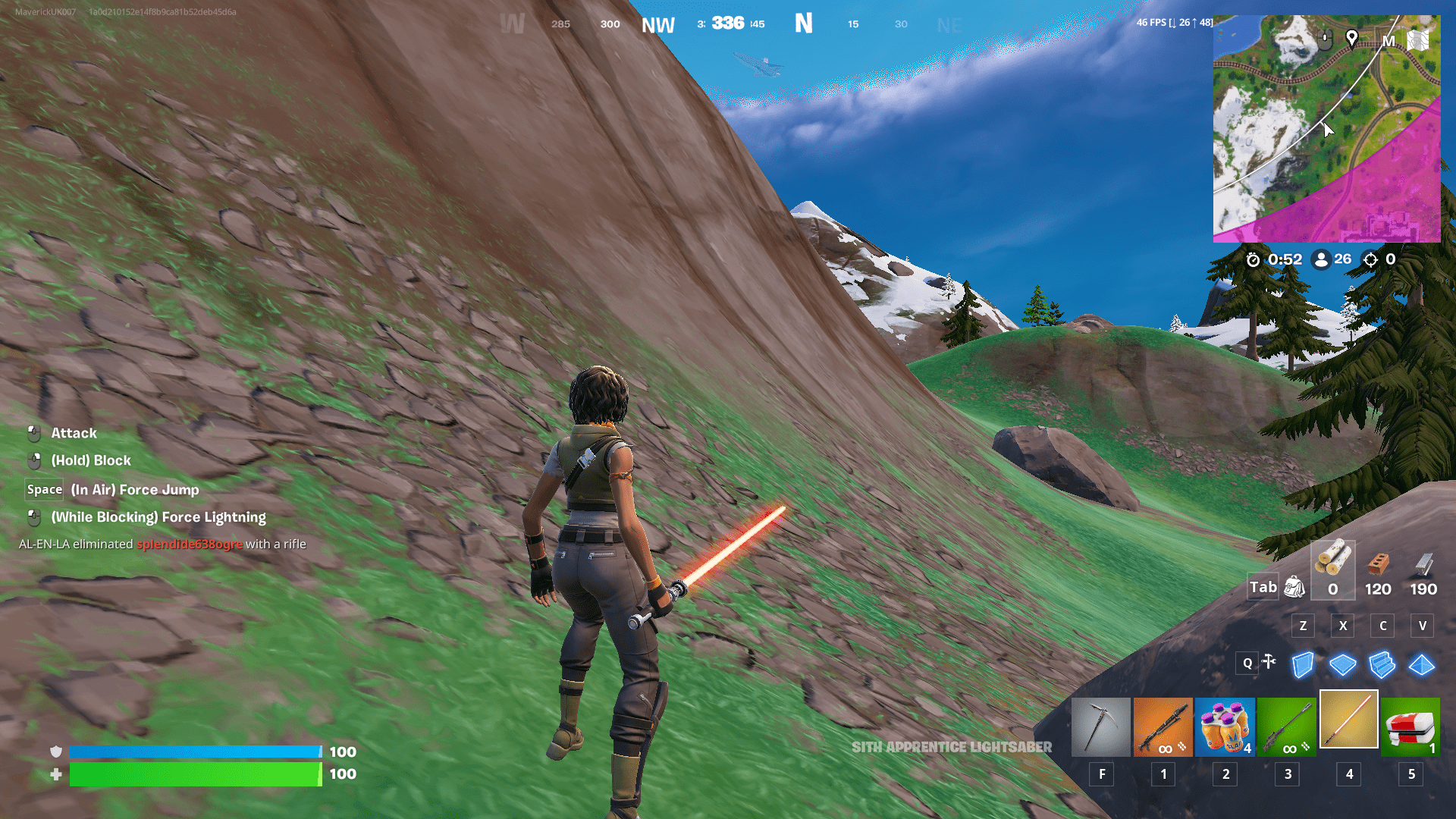Select brick as building material
The image size is (1456, 819).
[1378, 569]
